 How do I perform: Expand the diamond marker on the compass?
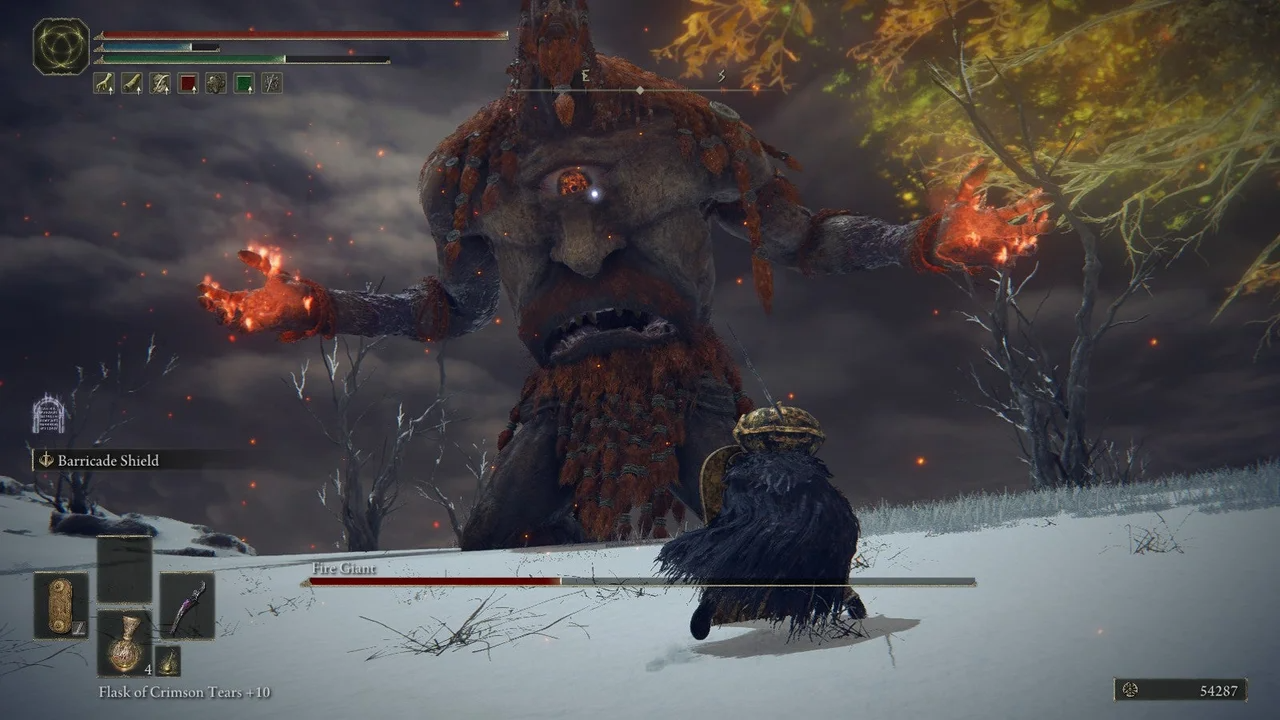click(x=638, y=89)
